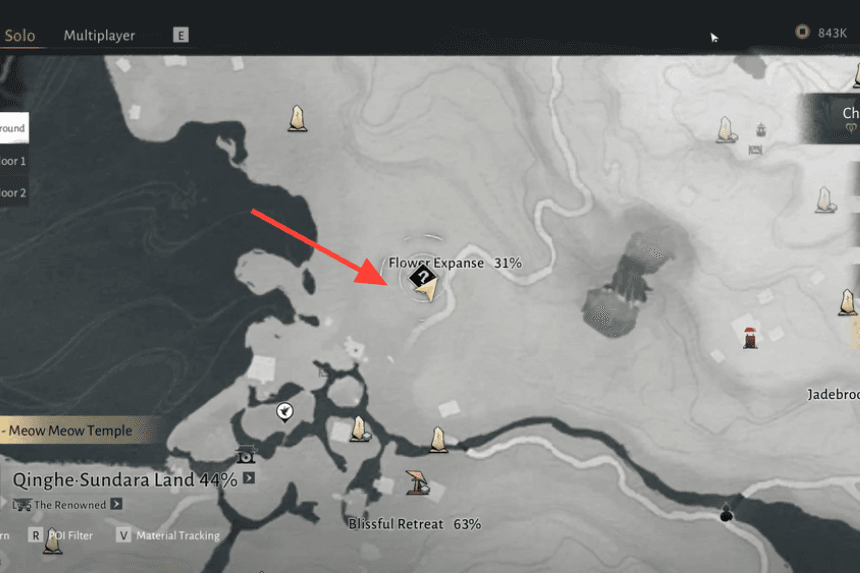Expand the Qinghe Sundara Land region arrow
860x573 pixels.
[x=248, y=479]
